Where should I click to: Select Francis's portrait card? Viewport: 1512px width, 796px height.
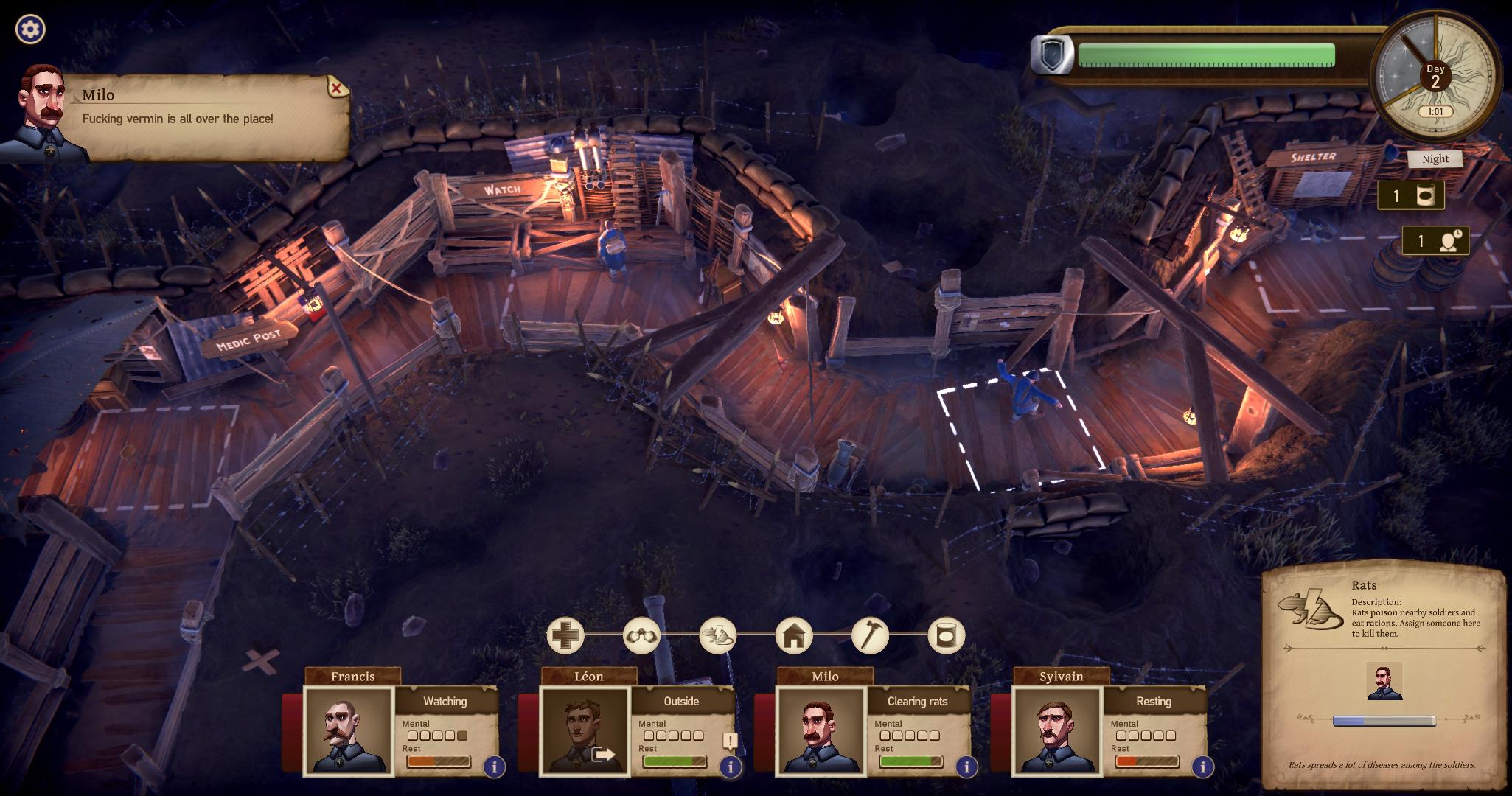[x=348, y=730]
